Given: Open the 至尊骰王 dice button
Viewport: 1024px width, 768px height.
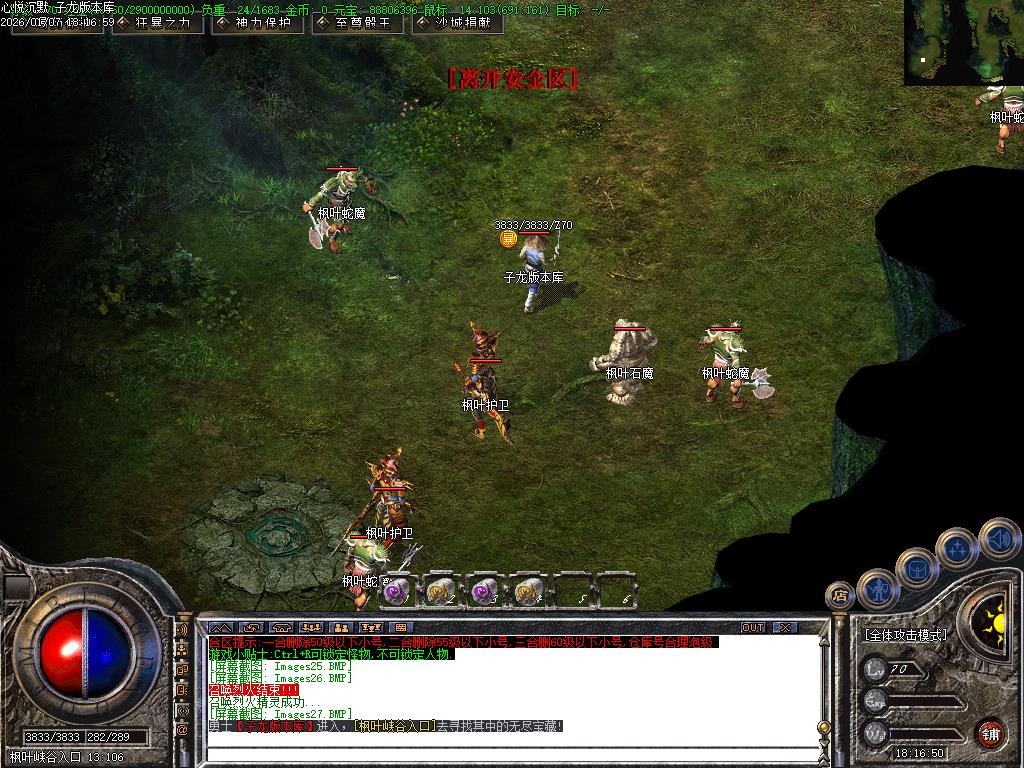Looking at the screenshot, I should click(357, 23).
